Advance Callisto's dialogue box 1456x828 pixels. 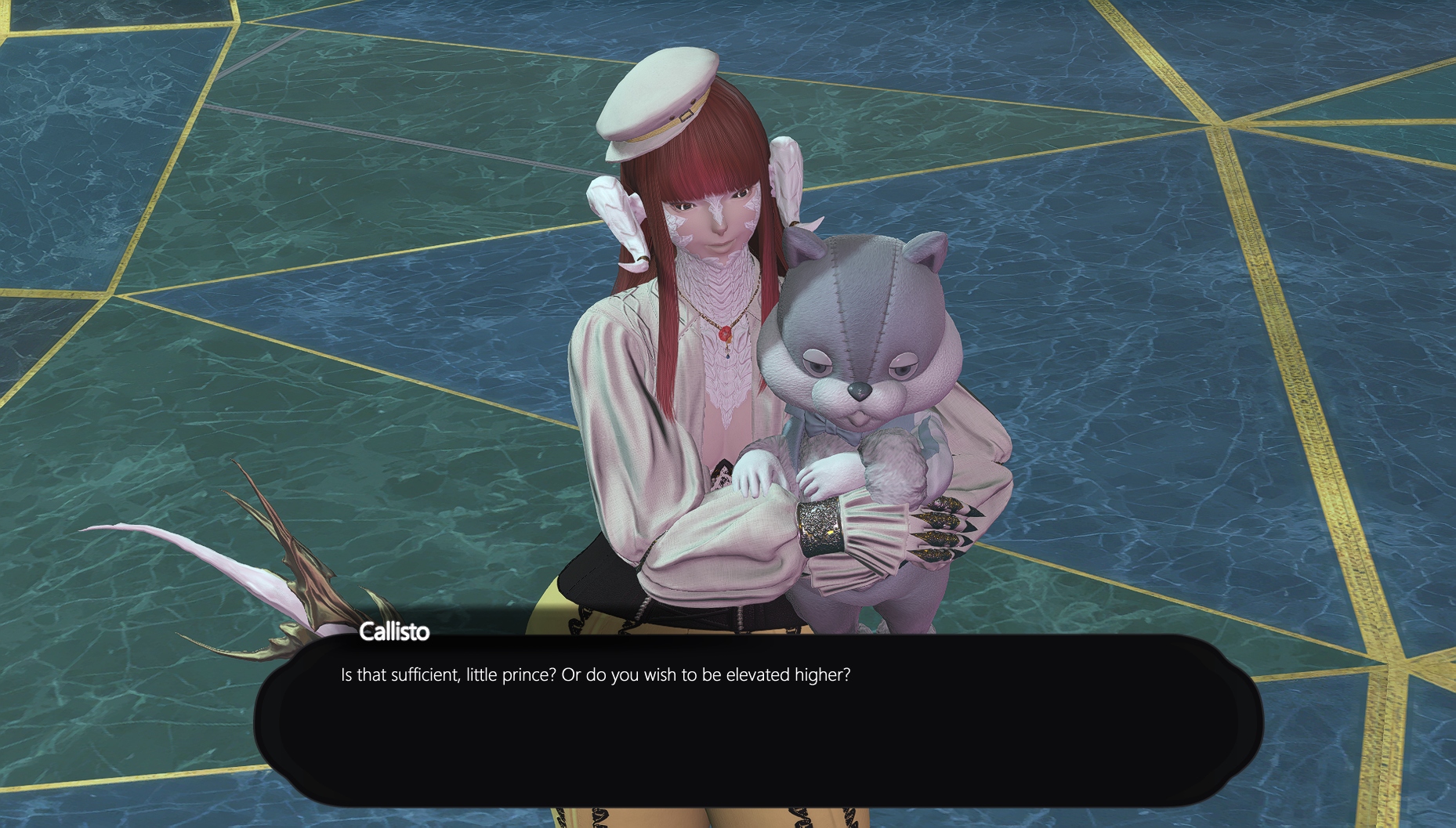tap(757, 721)
